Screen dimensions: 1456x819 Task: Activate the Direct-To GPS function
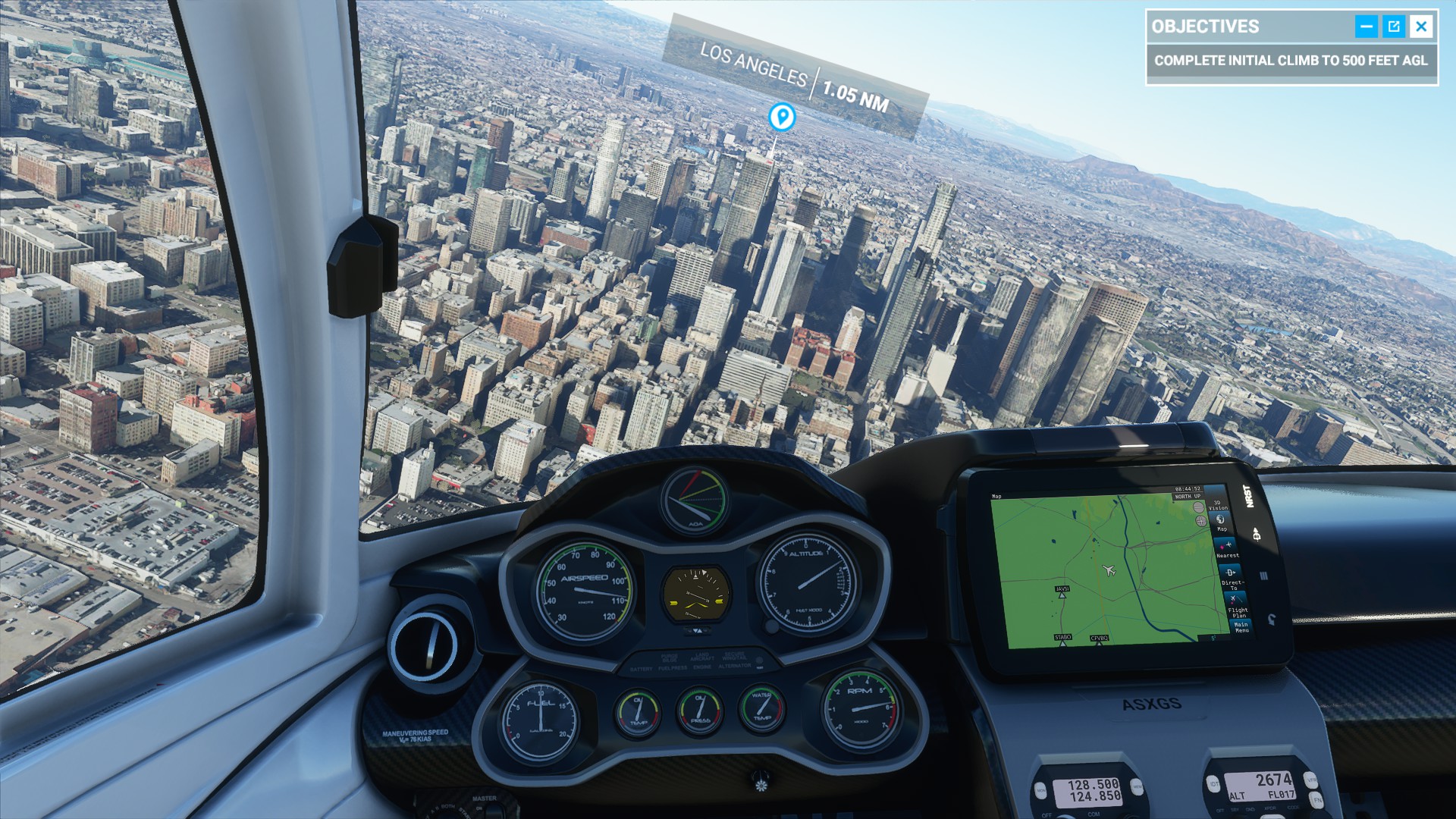(1232, 578)
